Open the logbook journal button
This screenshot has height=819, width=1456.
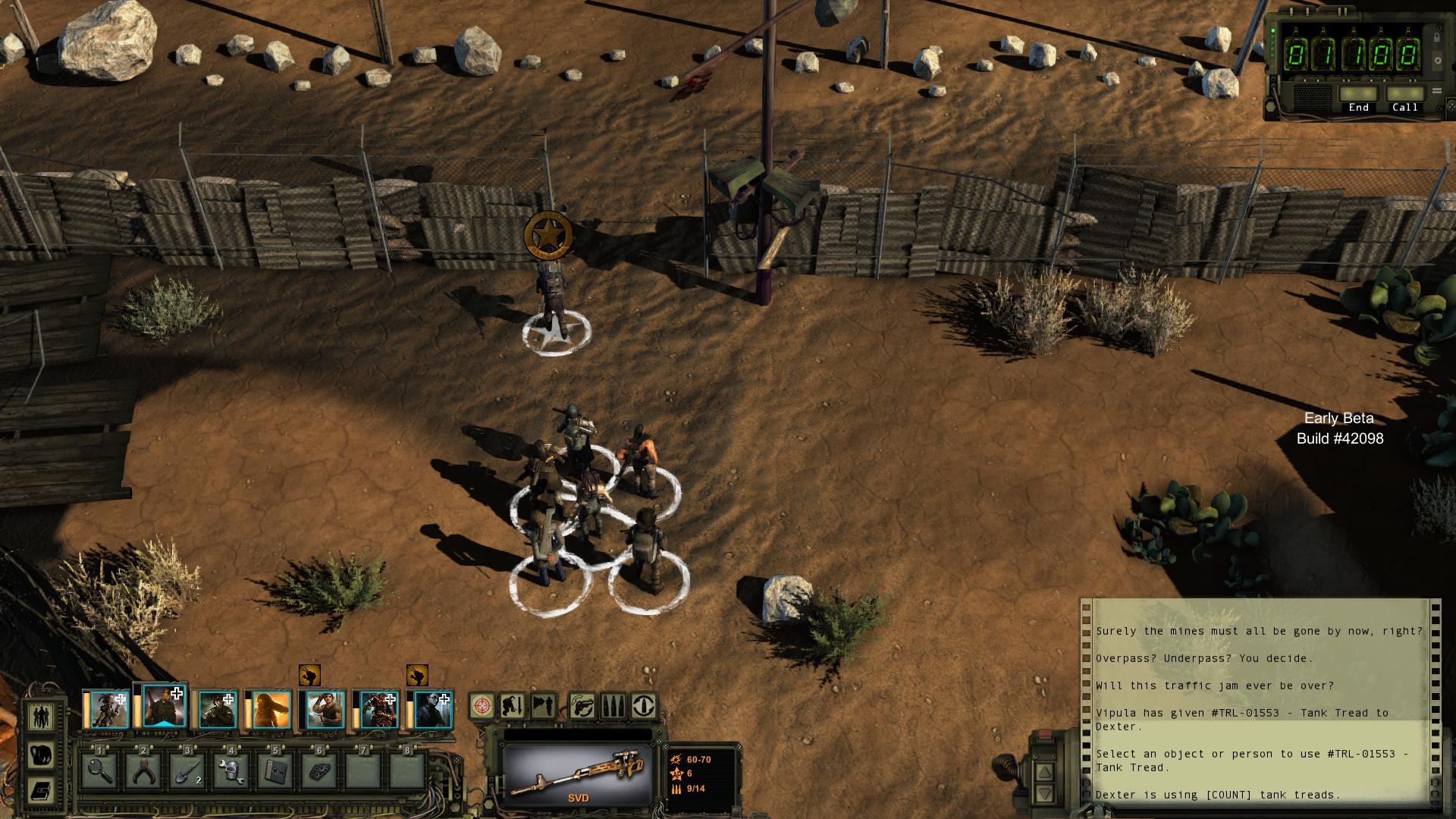point(41,791)
